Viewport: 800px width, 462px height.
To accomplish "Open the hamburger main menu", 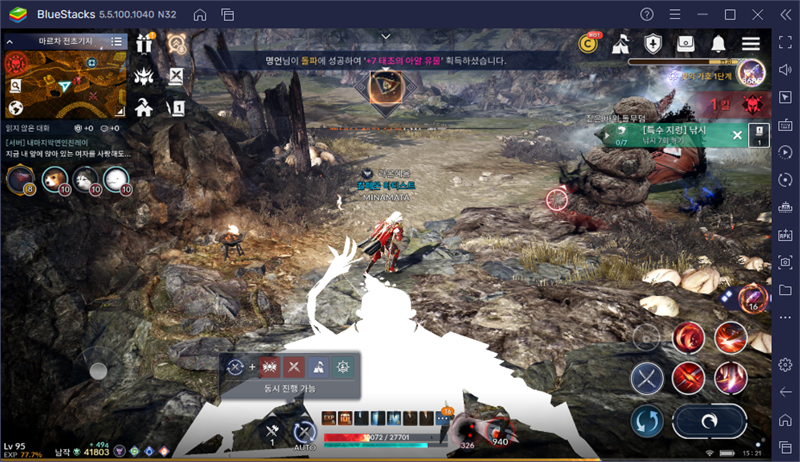I will [x=751, y=43].
